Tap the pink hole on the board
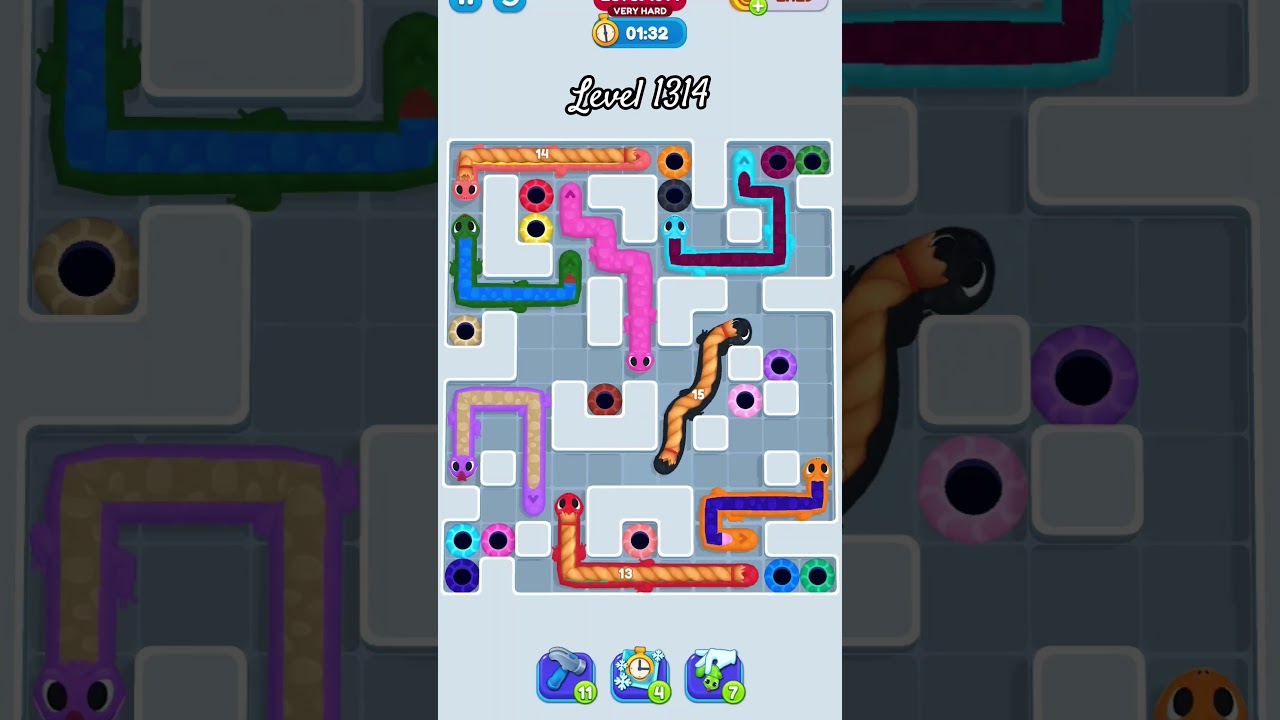Image resolution: width=1280 pixels, height=720 pixels. point(746,399)
